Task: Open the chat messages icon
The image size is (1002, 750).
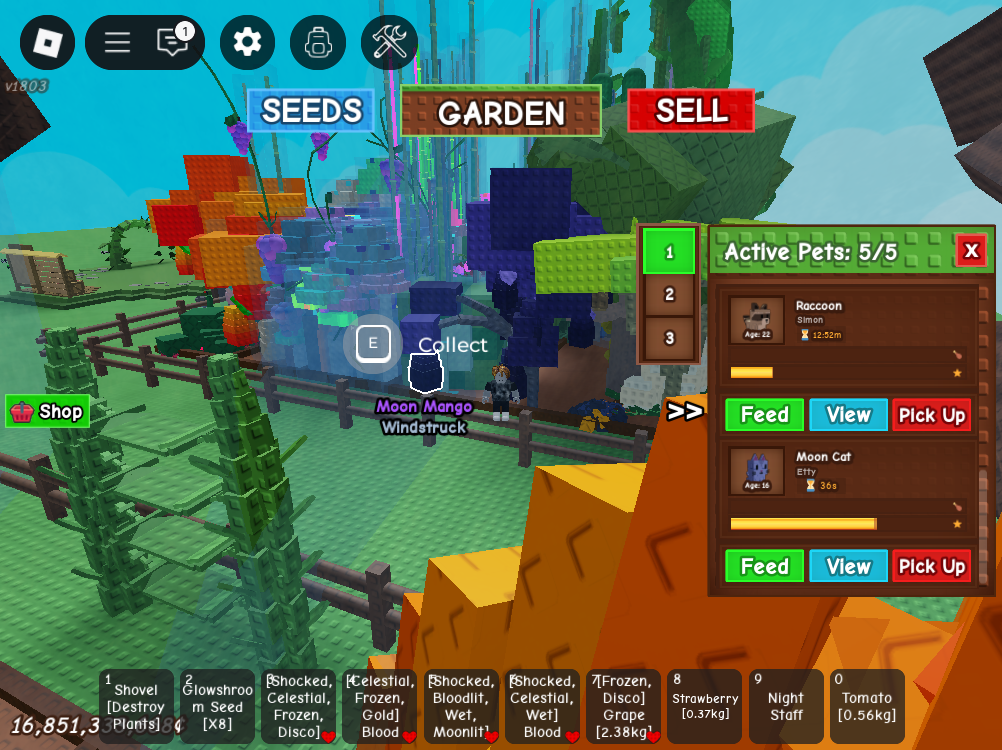Action: 173,42
